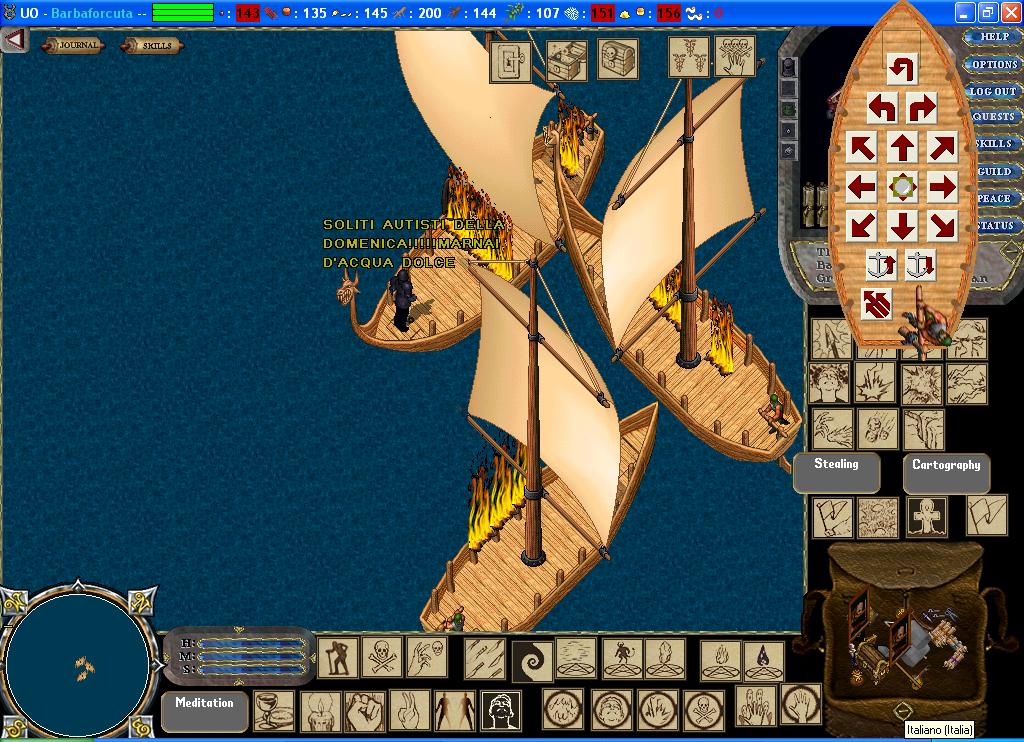
Task: Cast the black spiral vortex spell
Action: (532, 660)
